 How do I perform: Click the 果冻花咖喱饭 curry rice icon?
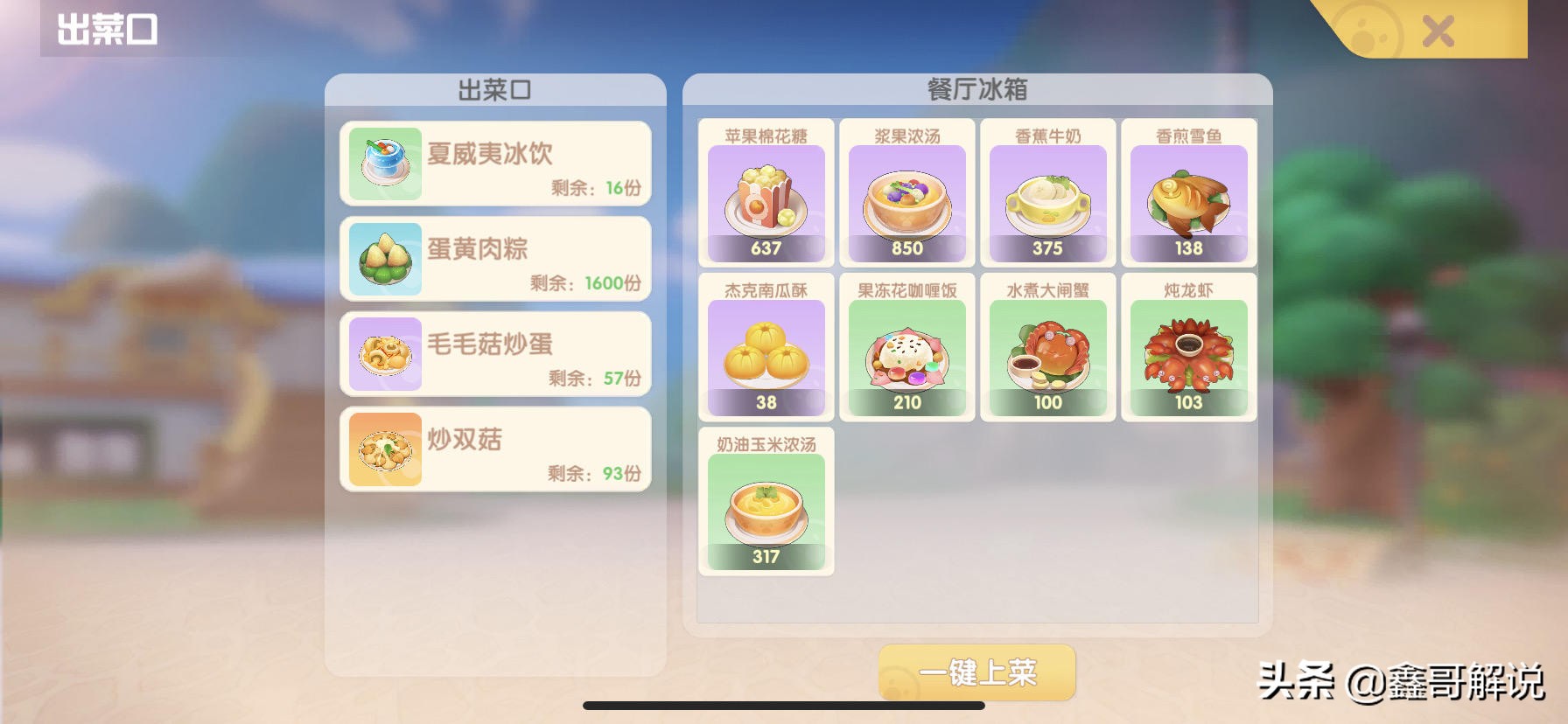[906, 350]
